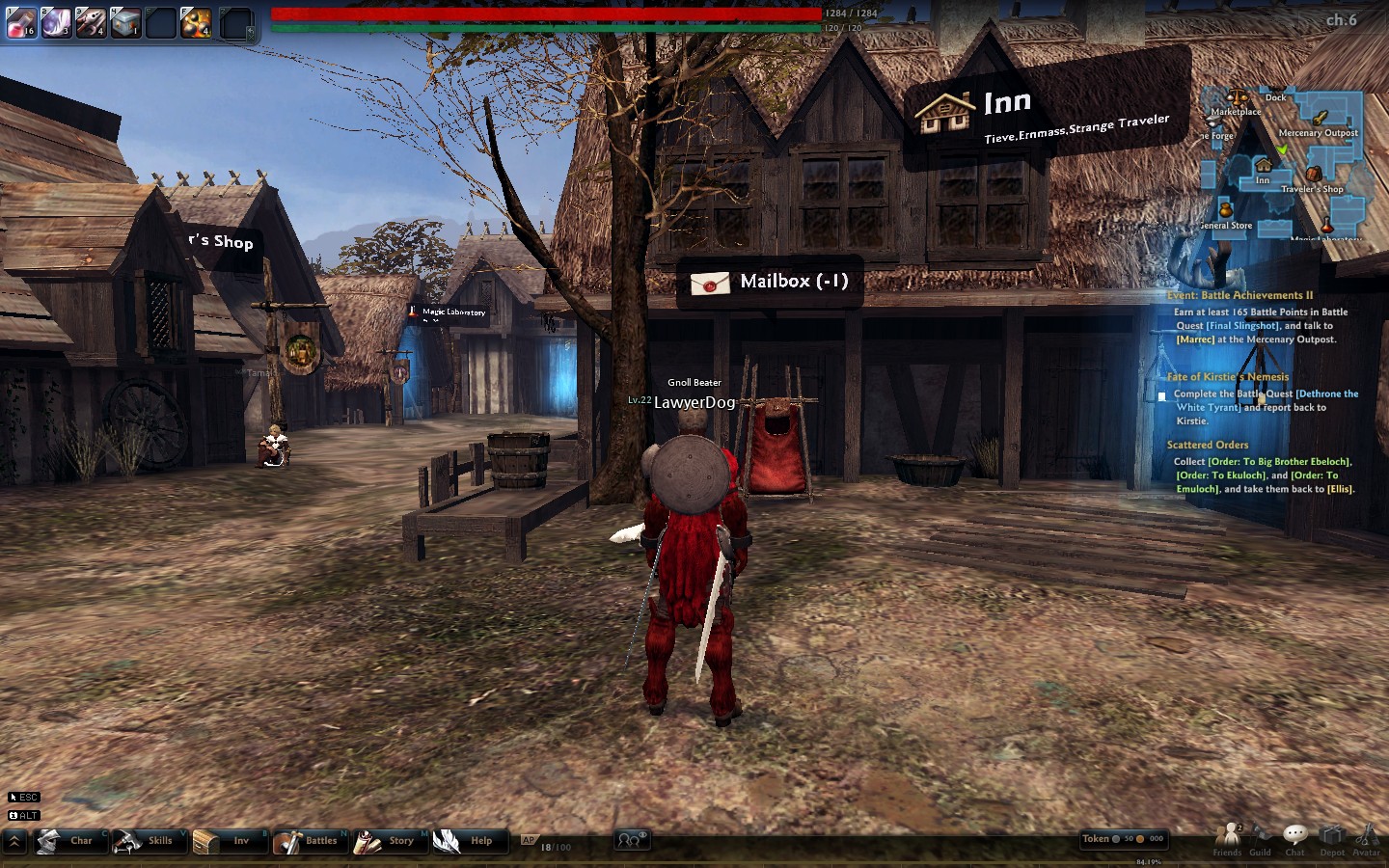Open the Guild panel
Screen dimensions: 1389x868
(1261, 838)
